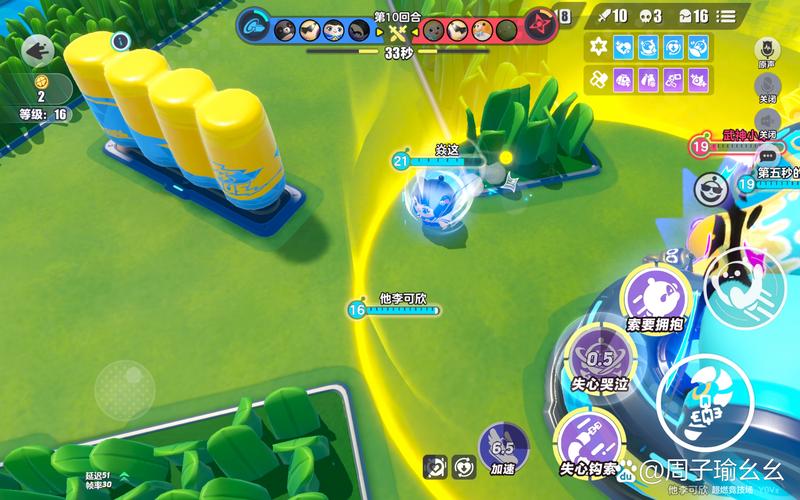This screenshot has height=500, width=800.
Task: Select the blue team logo icon
Action: (x=255, y=27)
